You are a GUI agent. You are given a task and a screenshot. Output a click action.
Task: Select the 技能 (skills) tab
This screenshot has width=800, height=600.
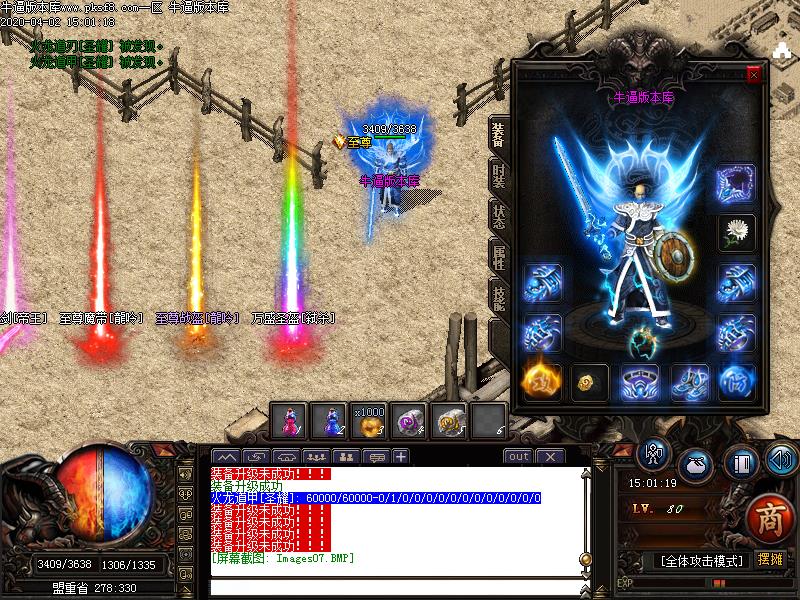499,297
